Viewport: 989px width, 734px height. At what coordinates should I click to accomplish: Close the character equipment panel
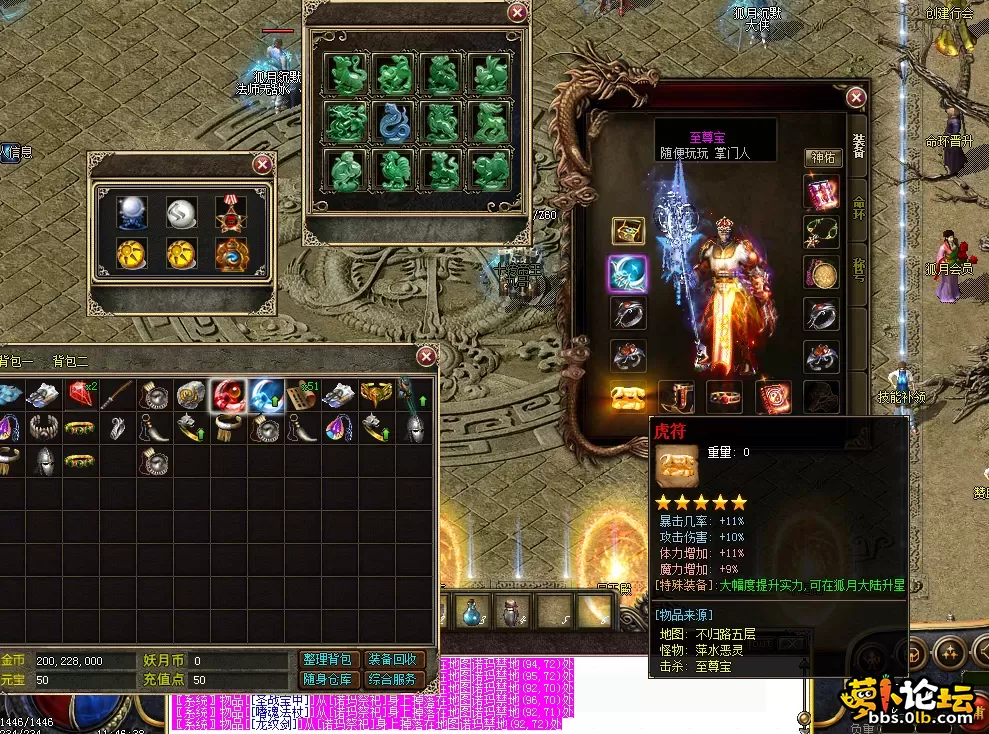[856, 97]
